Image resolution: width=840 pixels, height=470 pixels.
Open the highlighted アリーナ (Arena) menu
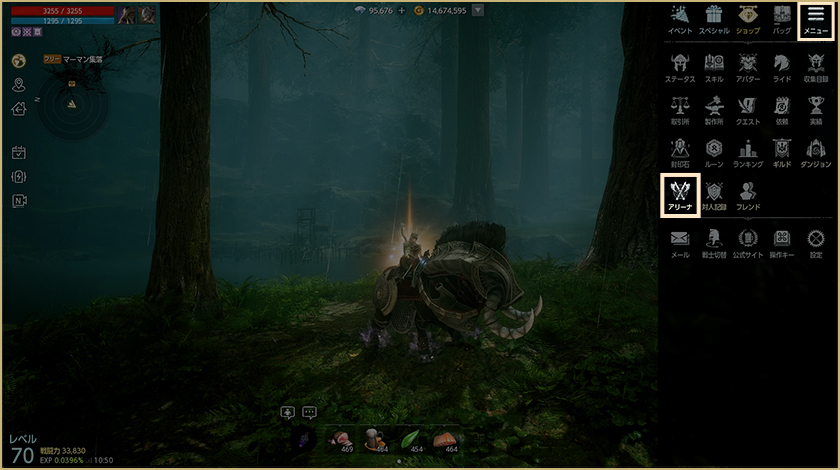[x=680, y=194]
